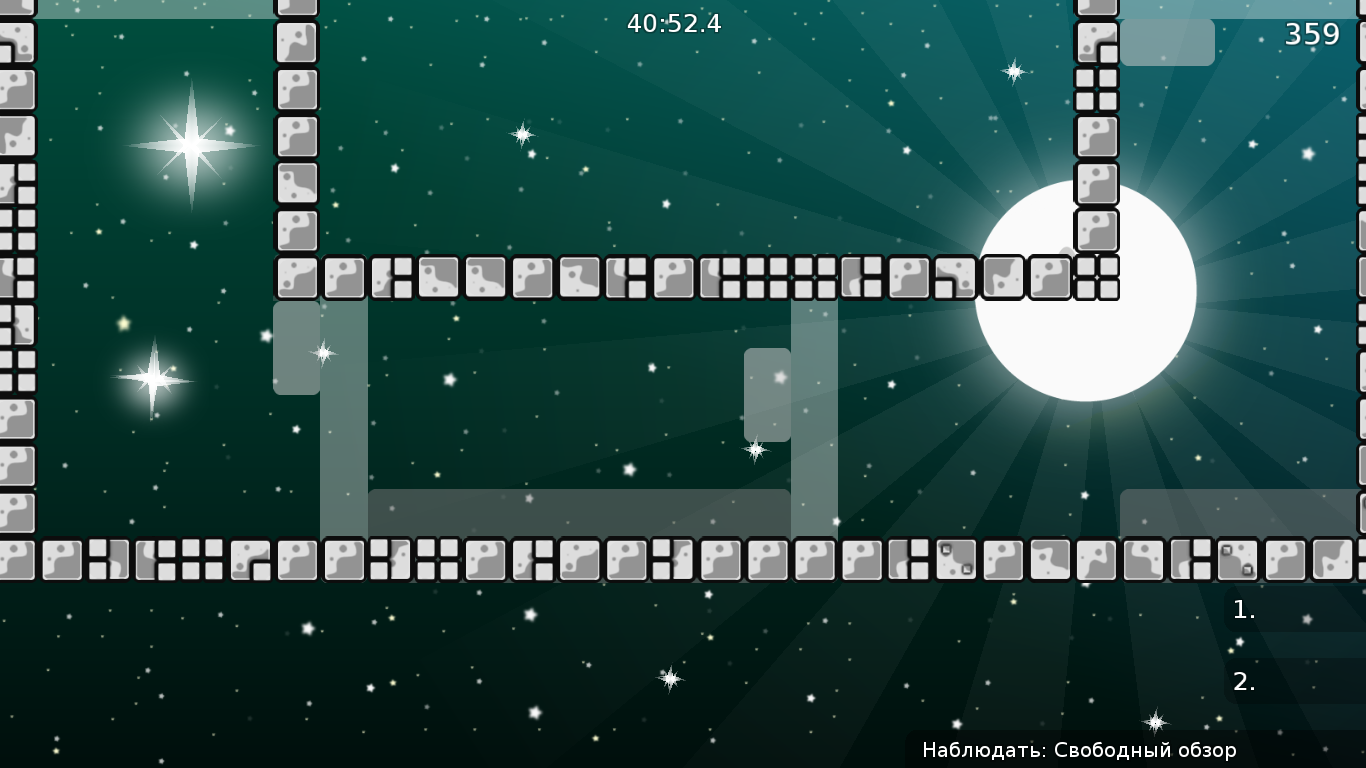Click the score counter showing 359

coord(1313,35)
